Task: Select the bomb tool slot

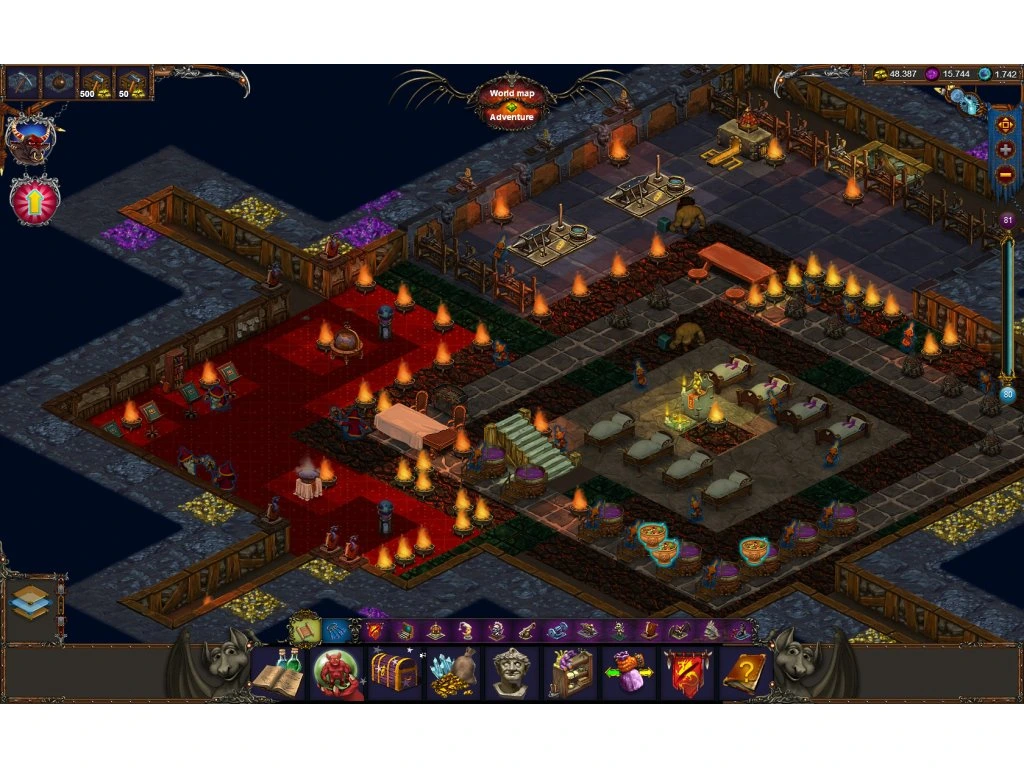Action: [60, 83]
